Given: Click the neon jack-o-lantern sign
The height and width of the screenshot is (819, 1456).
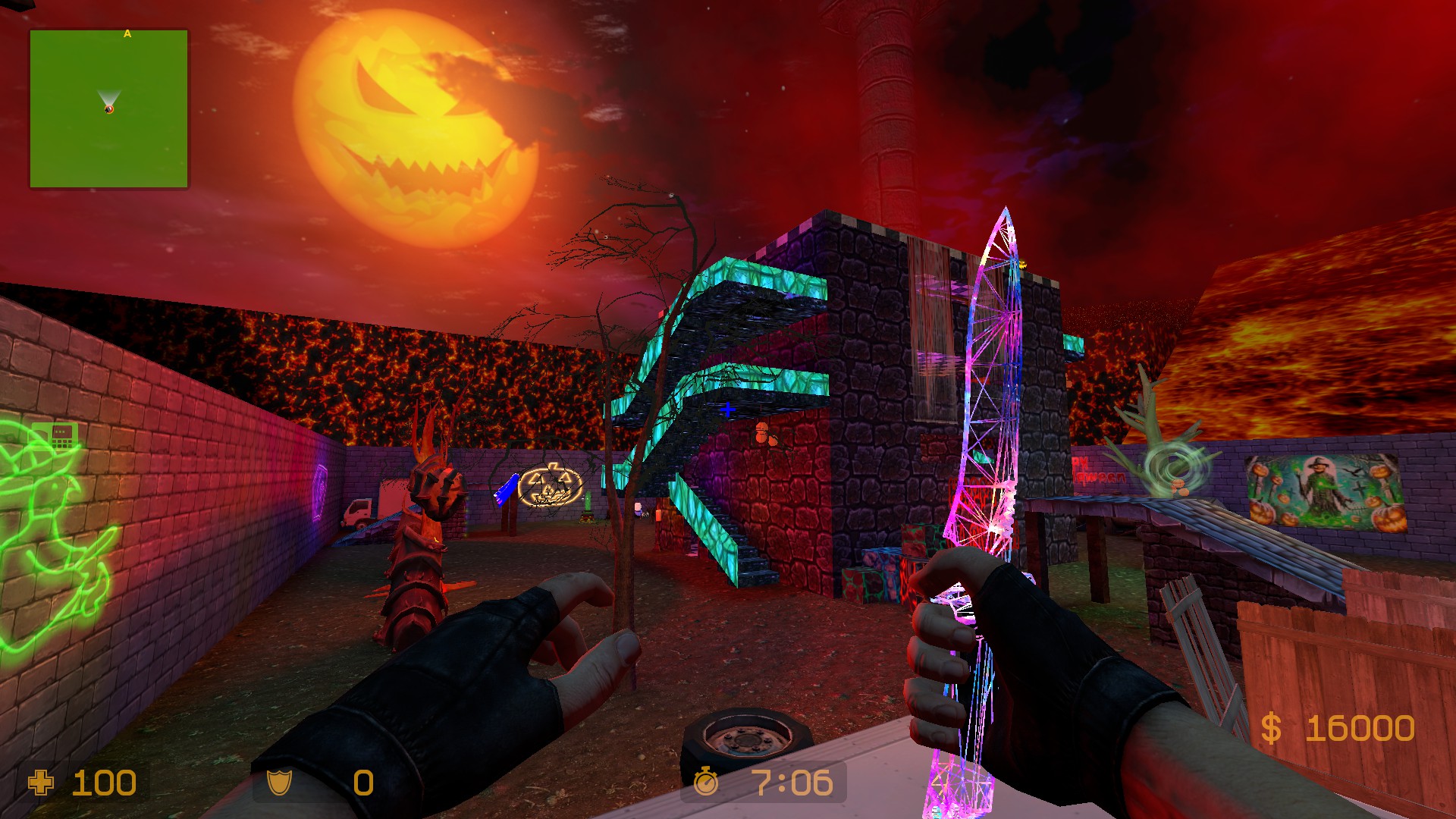Looking at the screenshot, I should [550, 486].
